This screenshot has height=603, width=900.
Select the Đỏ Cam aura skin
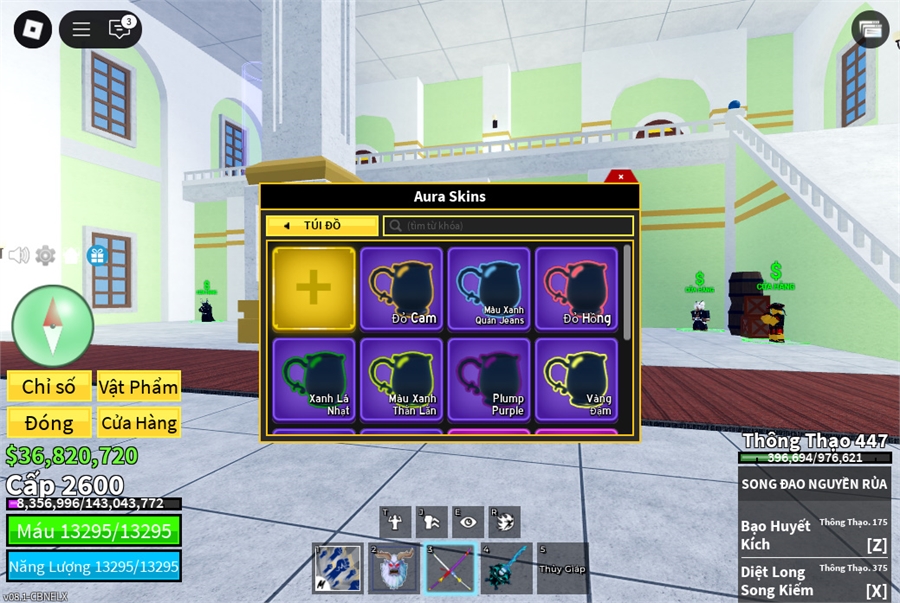(x=401, y=288)
